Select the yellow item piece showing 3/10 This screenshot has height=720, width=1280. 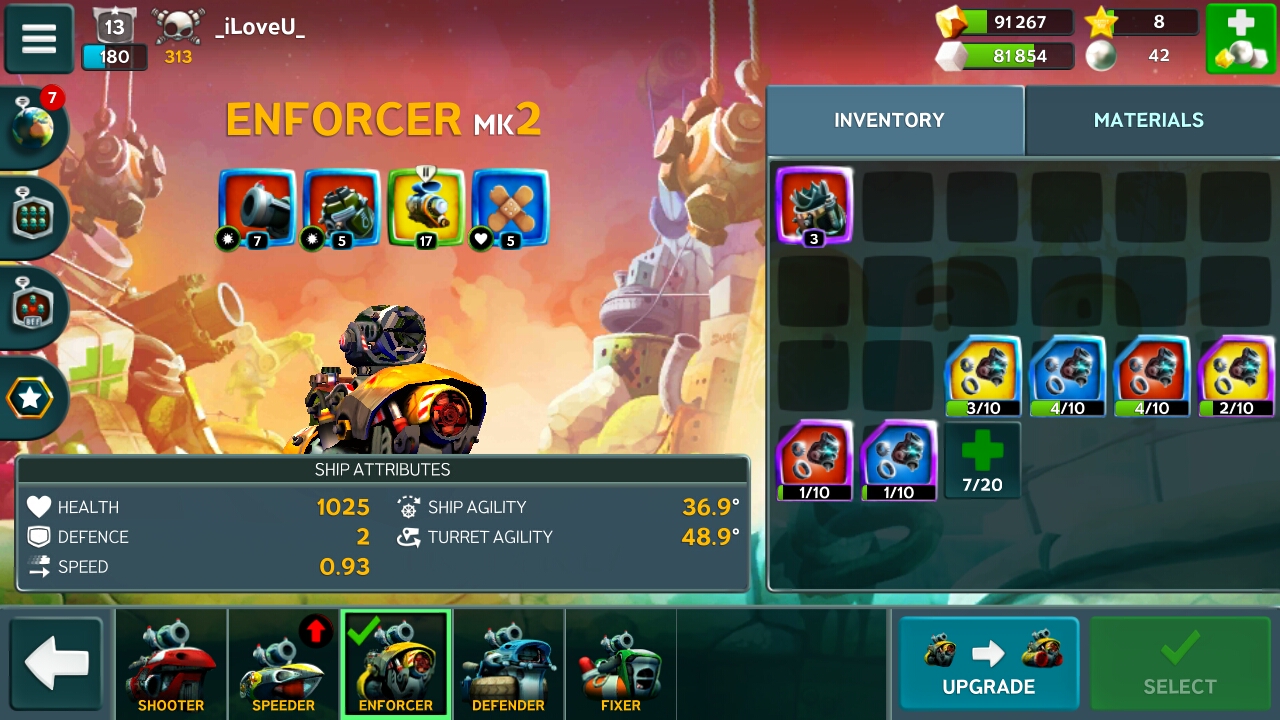click(983, 376)
